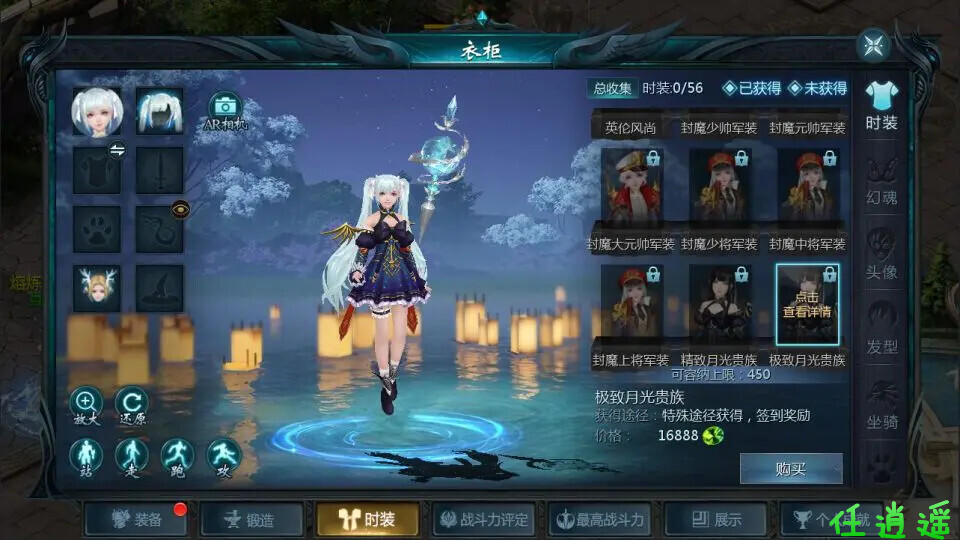This screenshot has height=540, width=960.
Task: Reset the view with 还原
Action: [131, 405]
